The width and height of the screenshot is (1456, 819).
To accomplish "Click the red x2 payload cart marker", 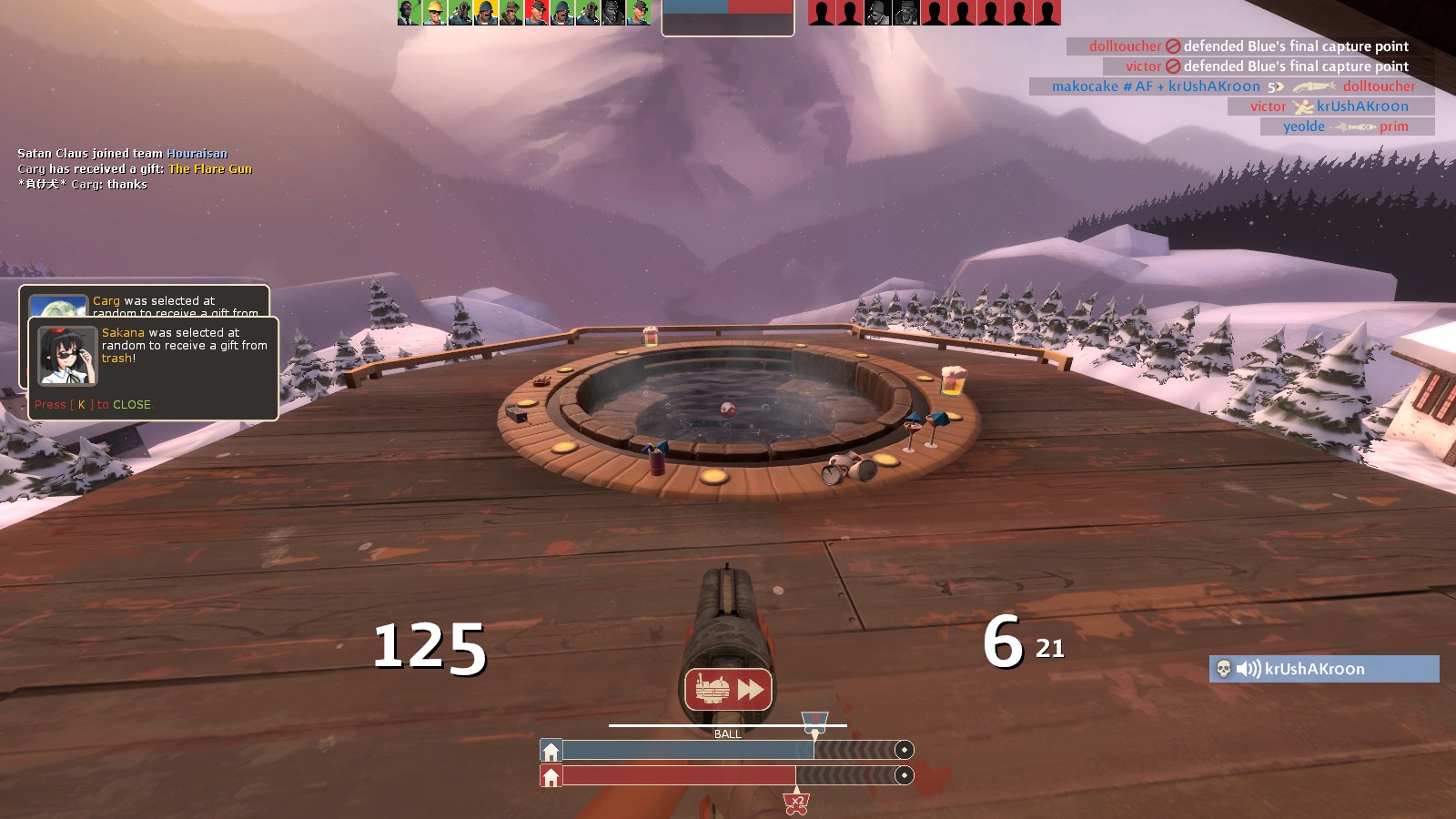I will point(796,802).
